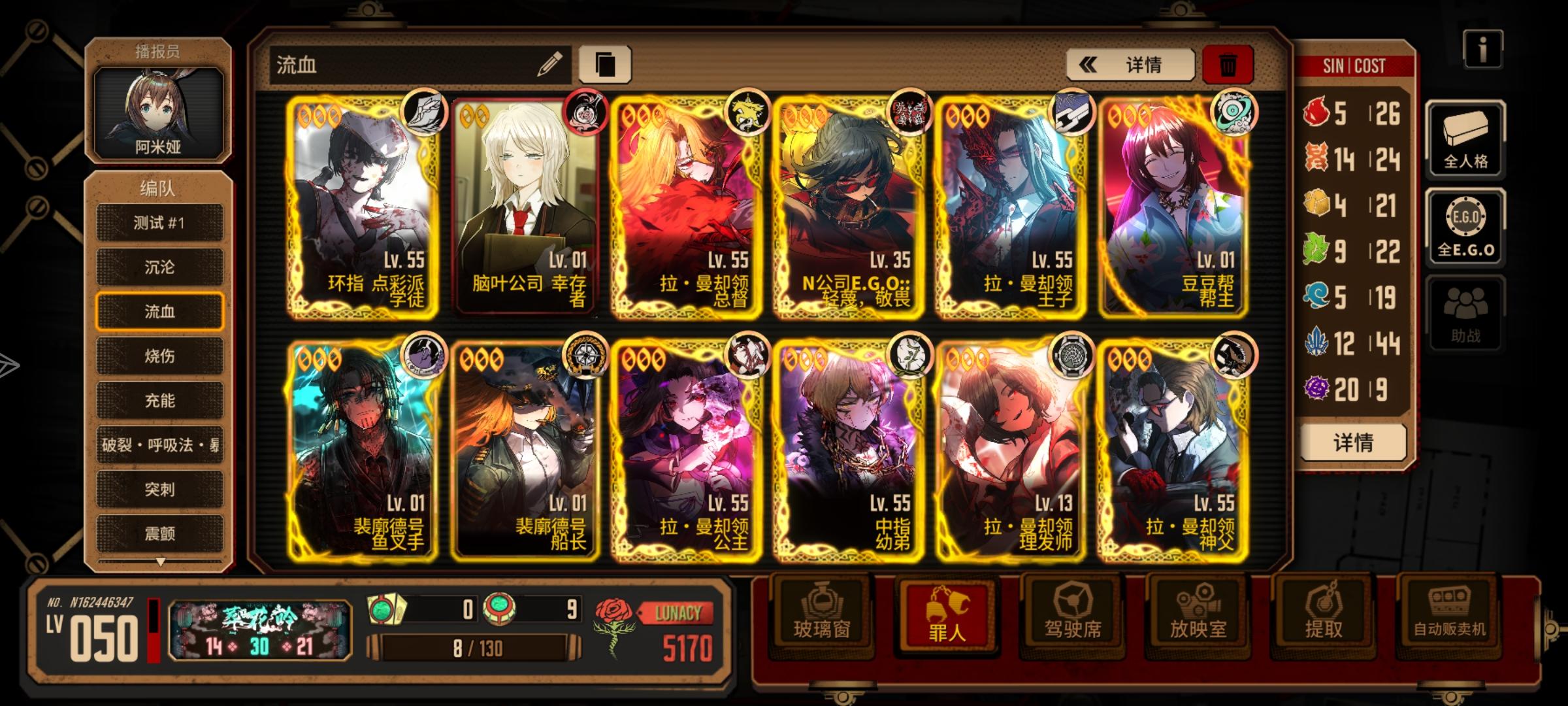Click the copy team formation icon
This screenshot has width=1568, height=706.
point(608,63)
